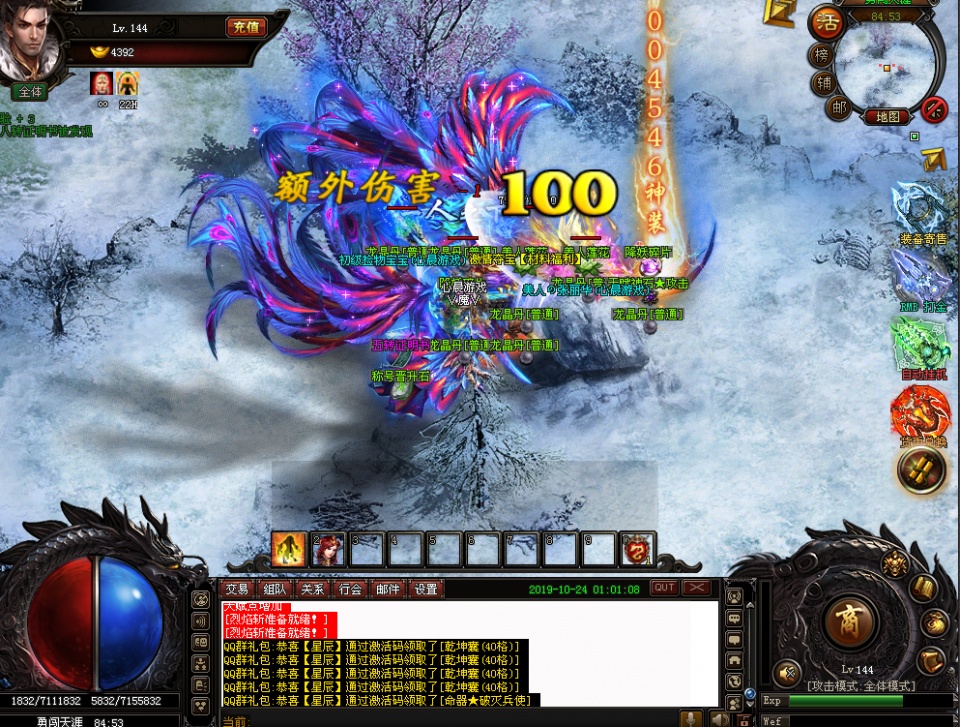960x727 pixels.
Task: Click the QUT quit button
Action: pos(664,588)
